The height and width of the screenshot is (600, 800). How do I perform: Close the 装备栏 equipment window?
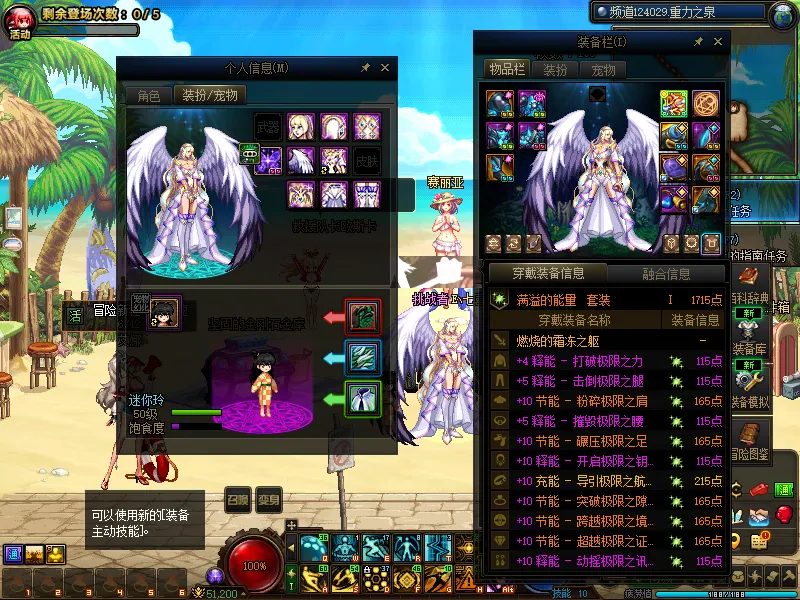[x=718, y=42]
